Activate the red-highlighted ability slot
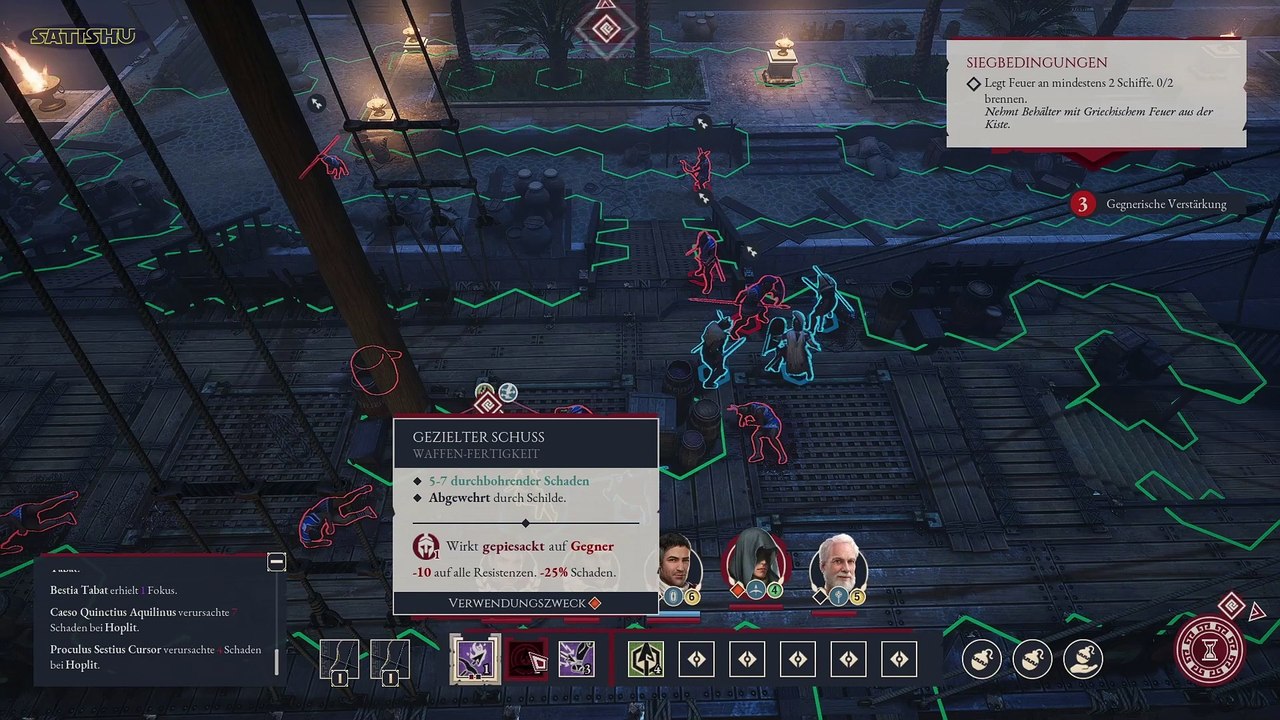 pos(526,659)
